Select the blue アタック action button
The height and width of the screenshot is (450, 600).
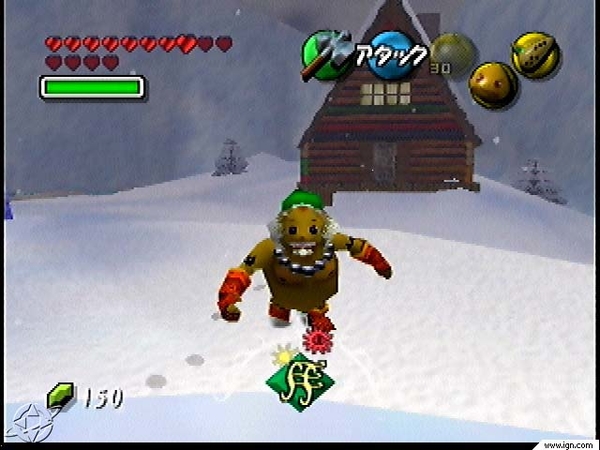tap(393, 55)
